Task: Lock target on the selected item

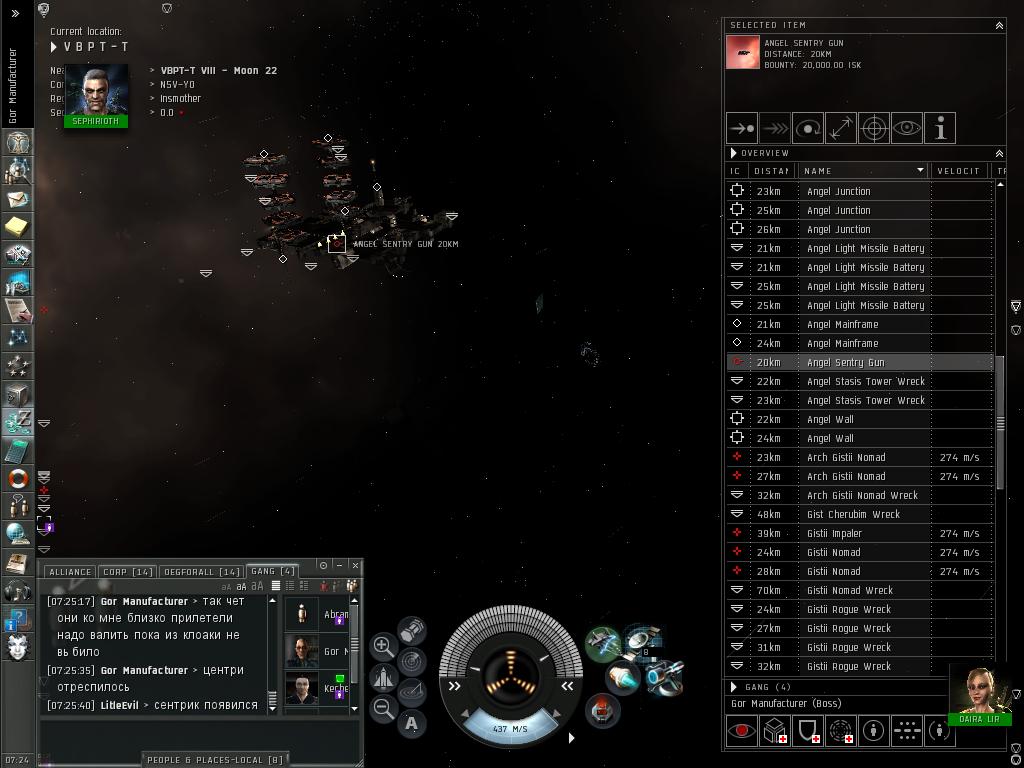Action: click(x=874, y=128)
